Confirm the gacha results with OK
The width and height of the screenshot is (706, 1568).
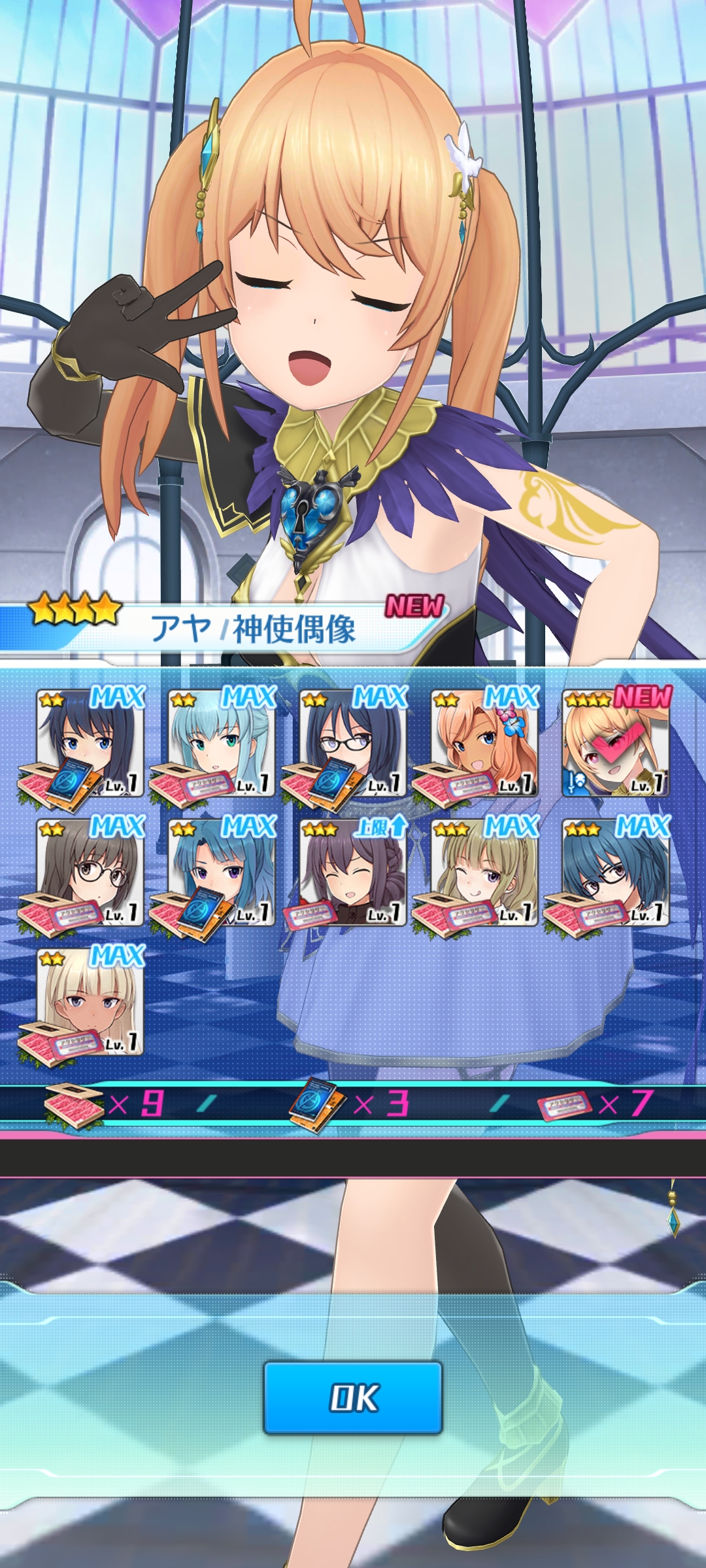[353, 1397]
